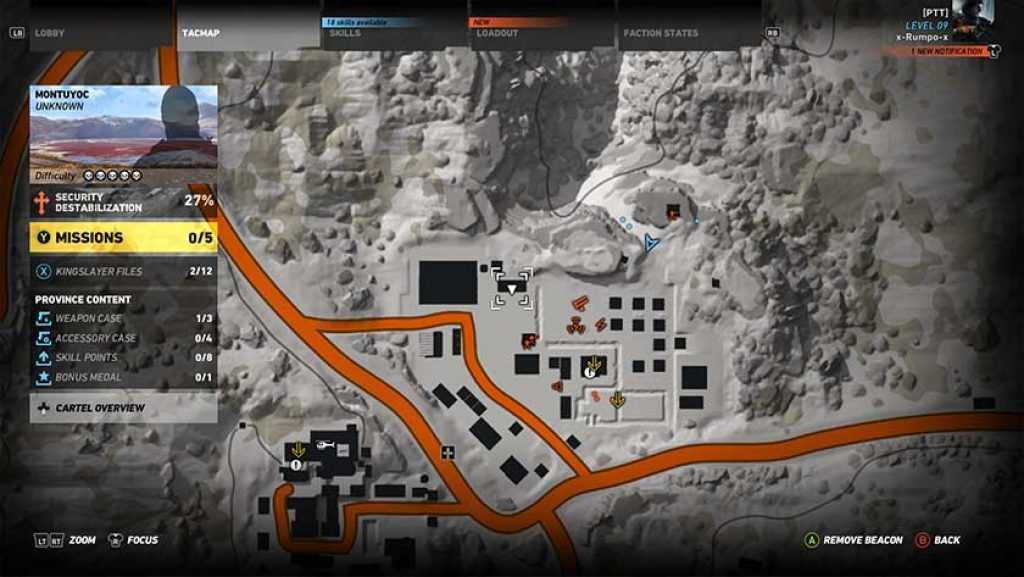Open the Missions list
Image resolution: width=1024 pixels, height=577 pixels.
[x=123, y=238]
